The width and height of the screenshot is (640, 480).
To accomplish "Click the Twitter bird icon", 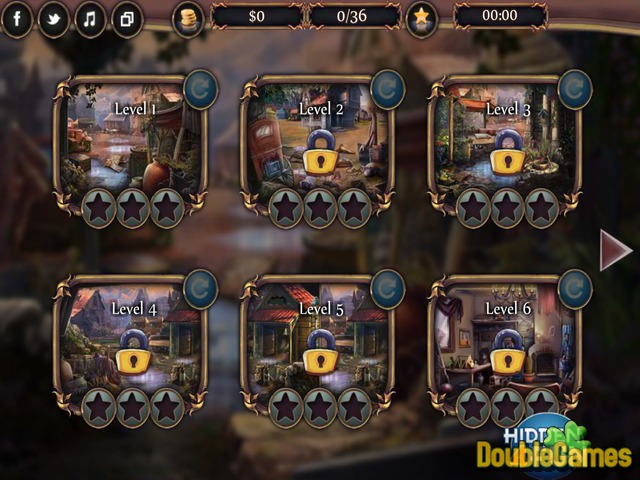I will pyautogui.click(x=53, y=19).
